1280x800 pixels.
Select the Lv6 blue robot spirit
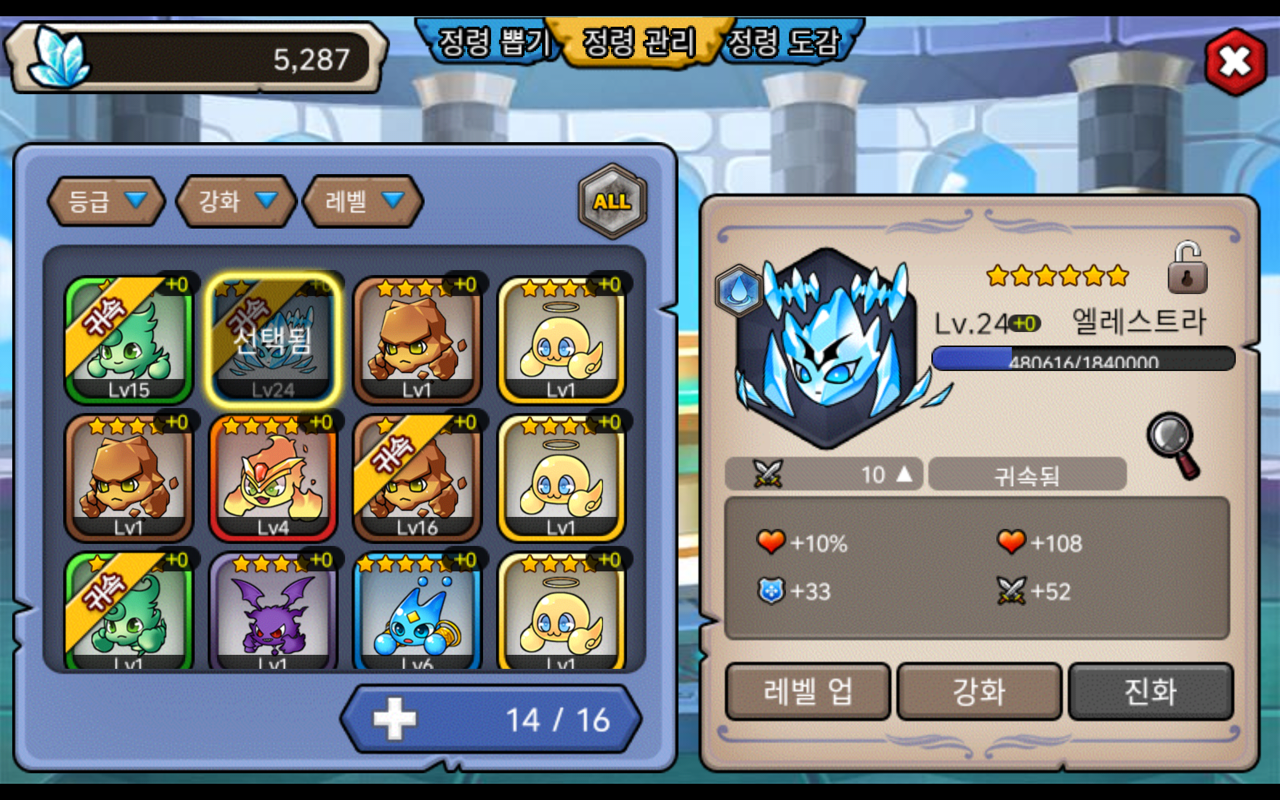417,612
